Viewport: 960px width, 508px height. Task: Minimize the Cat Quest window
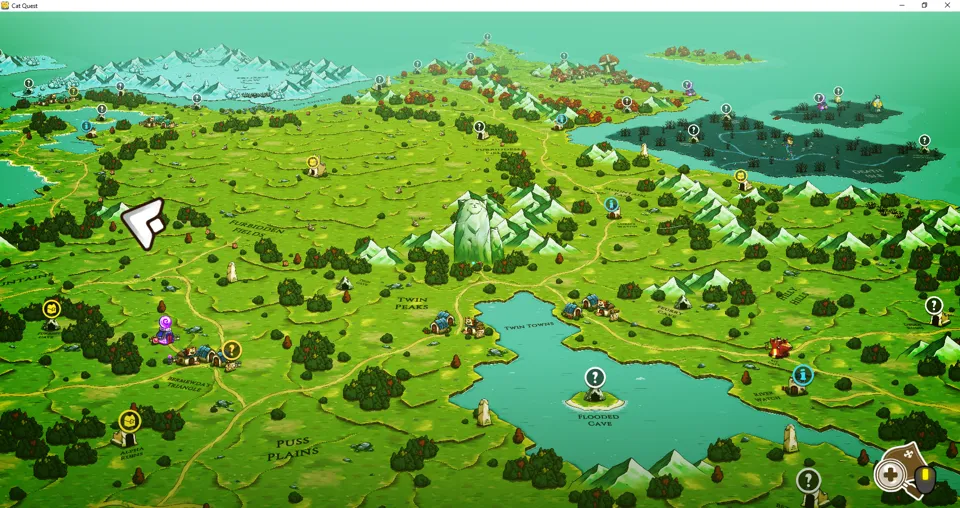902,5
